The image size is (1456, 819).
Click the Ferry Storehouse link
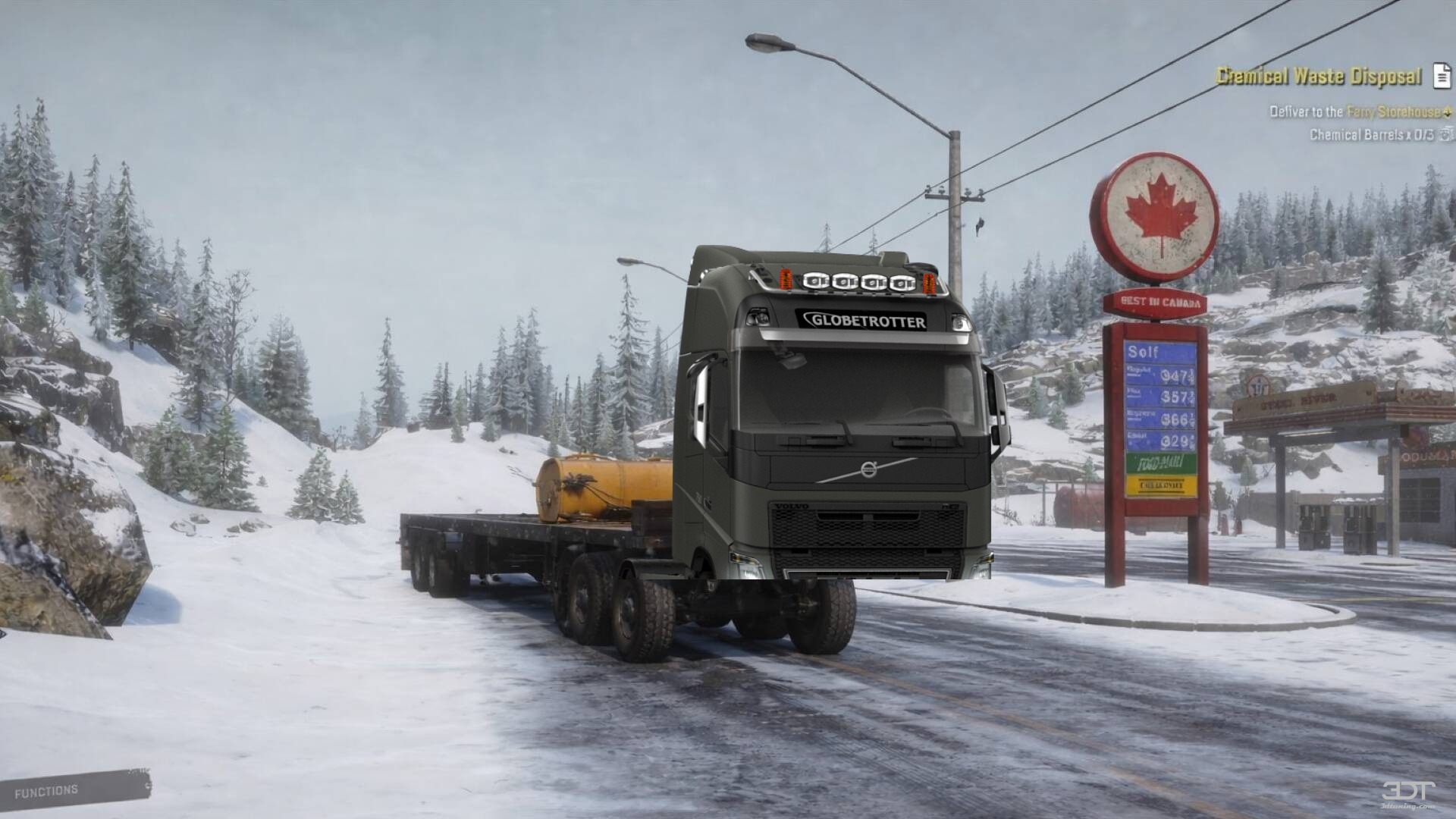(x=1390, y=111)
